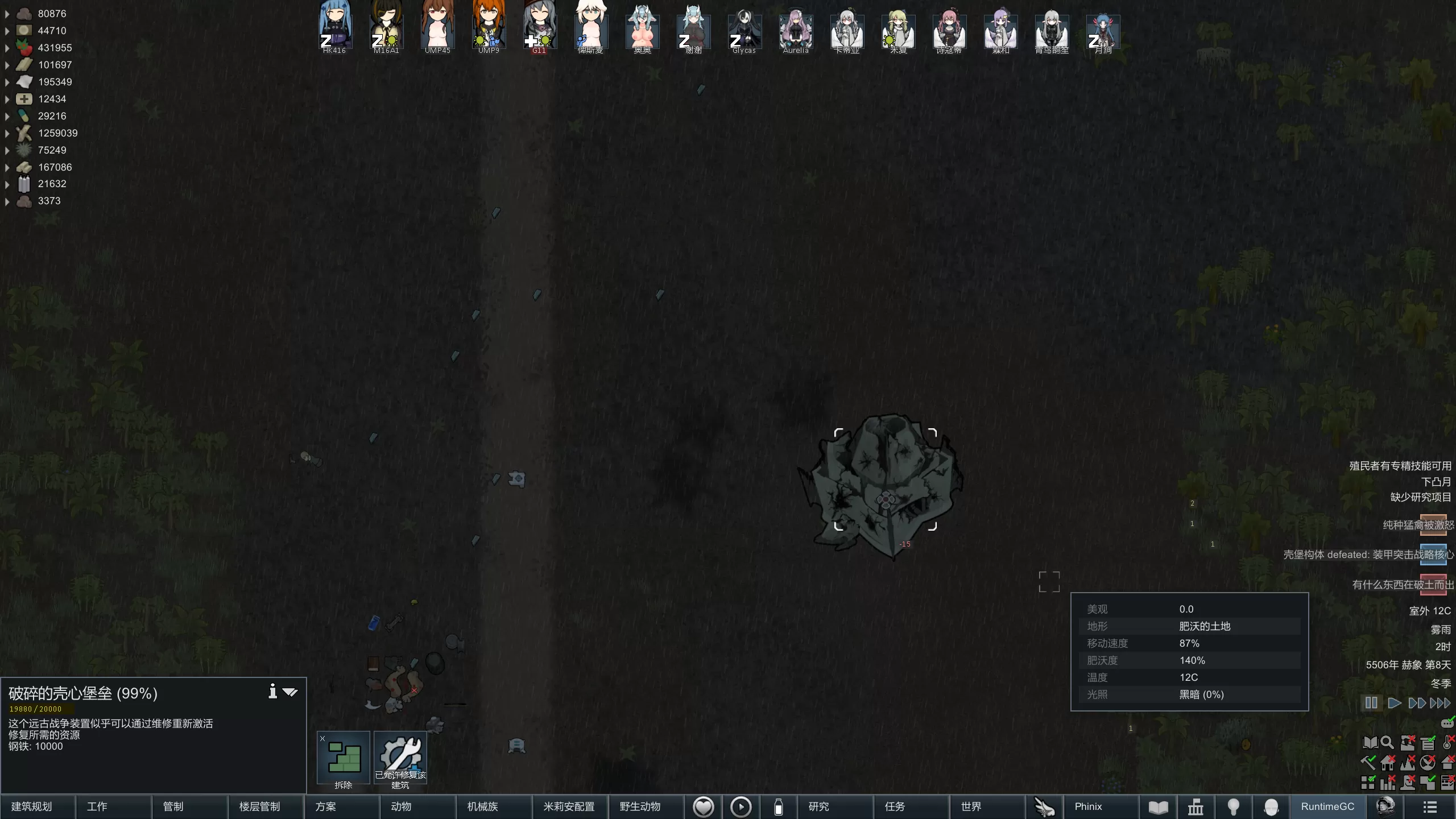Open the RuntimeGC menu button

[x=1327, y=806]
